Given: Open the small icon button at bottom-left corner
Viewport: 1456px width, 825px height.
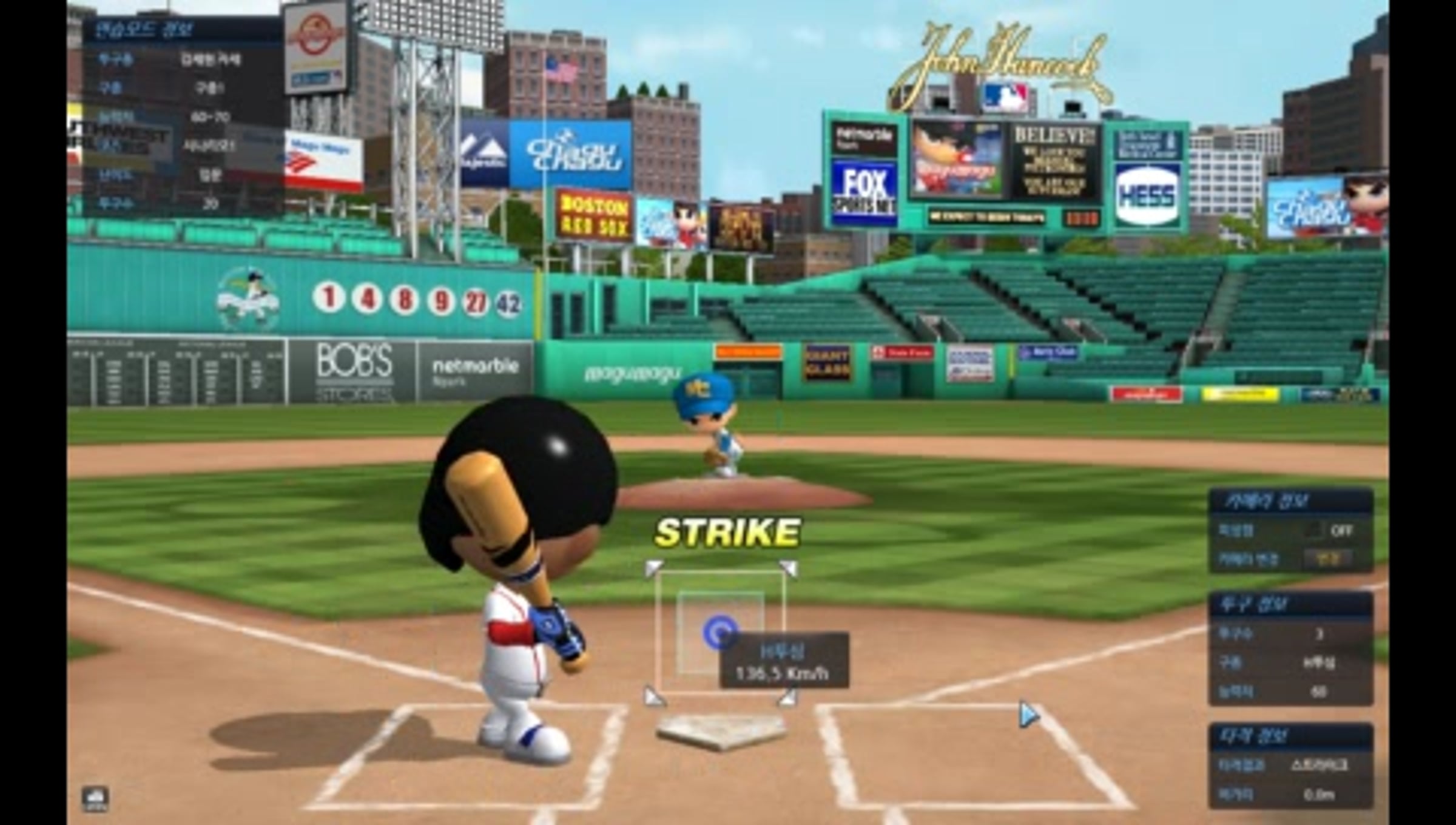Looking at the screenshot, I should point(95,798).
